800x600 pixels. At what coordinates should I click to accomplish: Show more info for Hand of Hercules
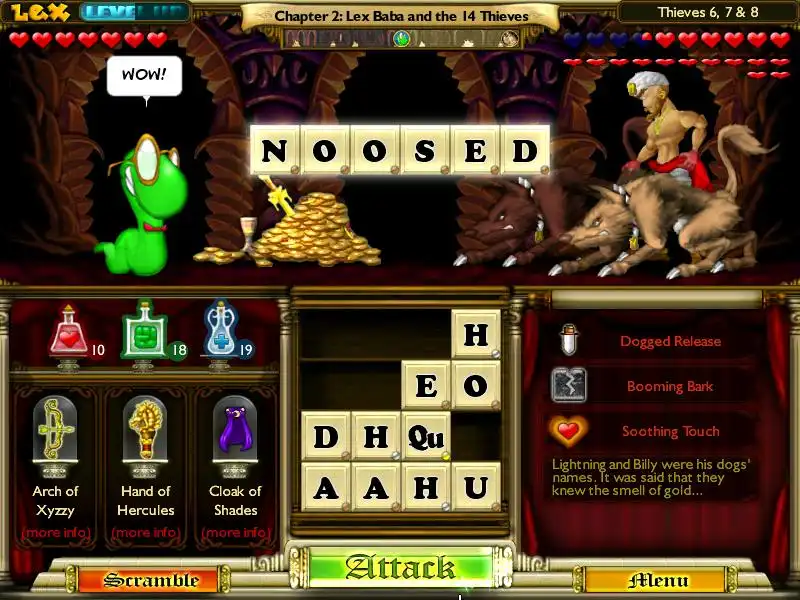coord(145,532)
